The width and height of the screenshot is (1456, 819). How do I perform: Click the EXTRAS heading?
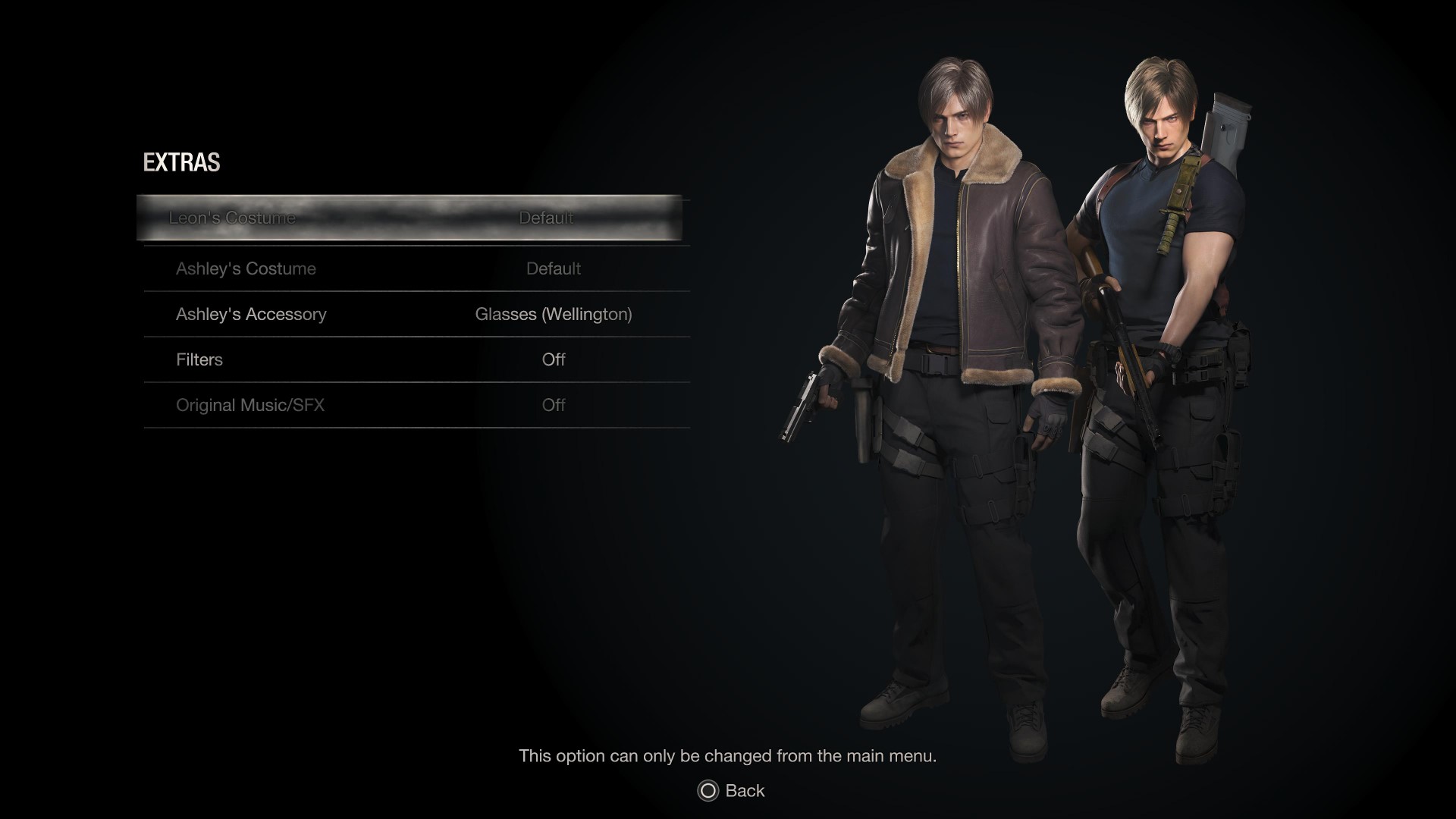pyautogui.click(x=180, y=162)
